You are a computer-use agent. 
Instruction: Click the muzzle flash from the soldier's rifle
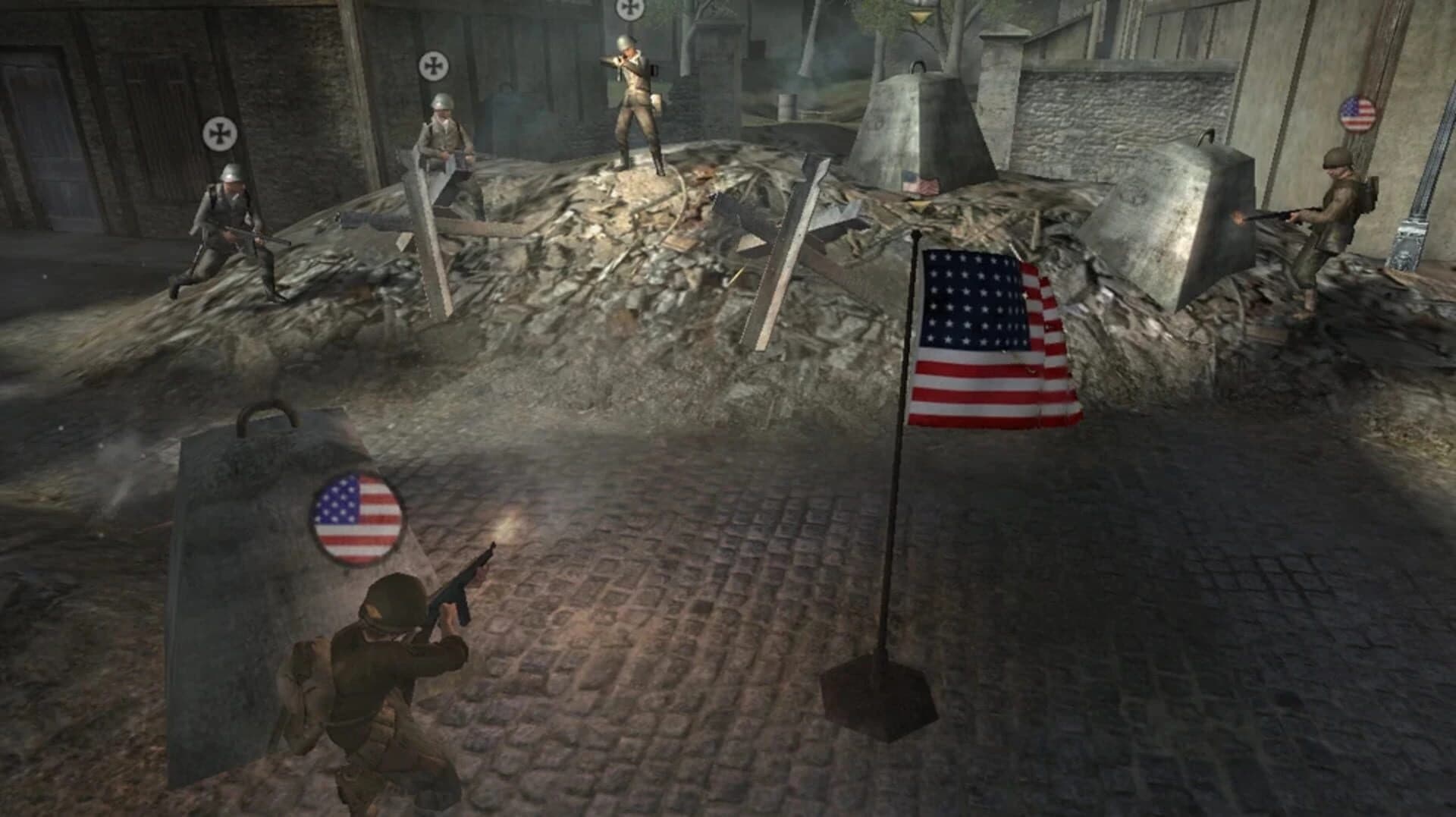click(x=1239, y=217)
